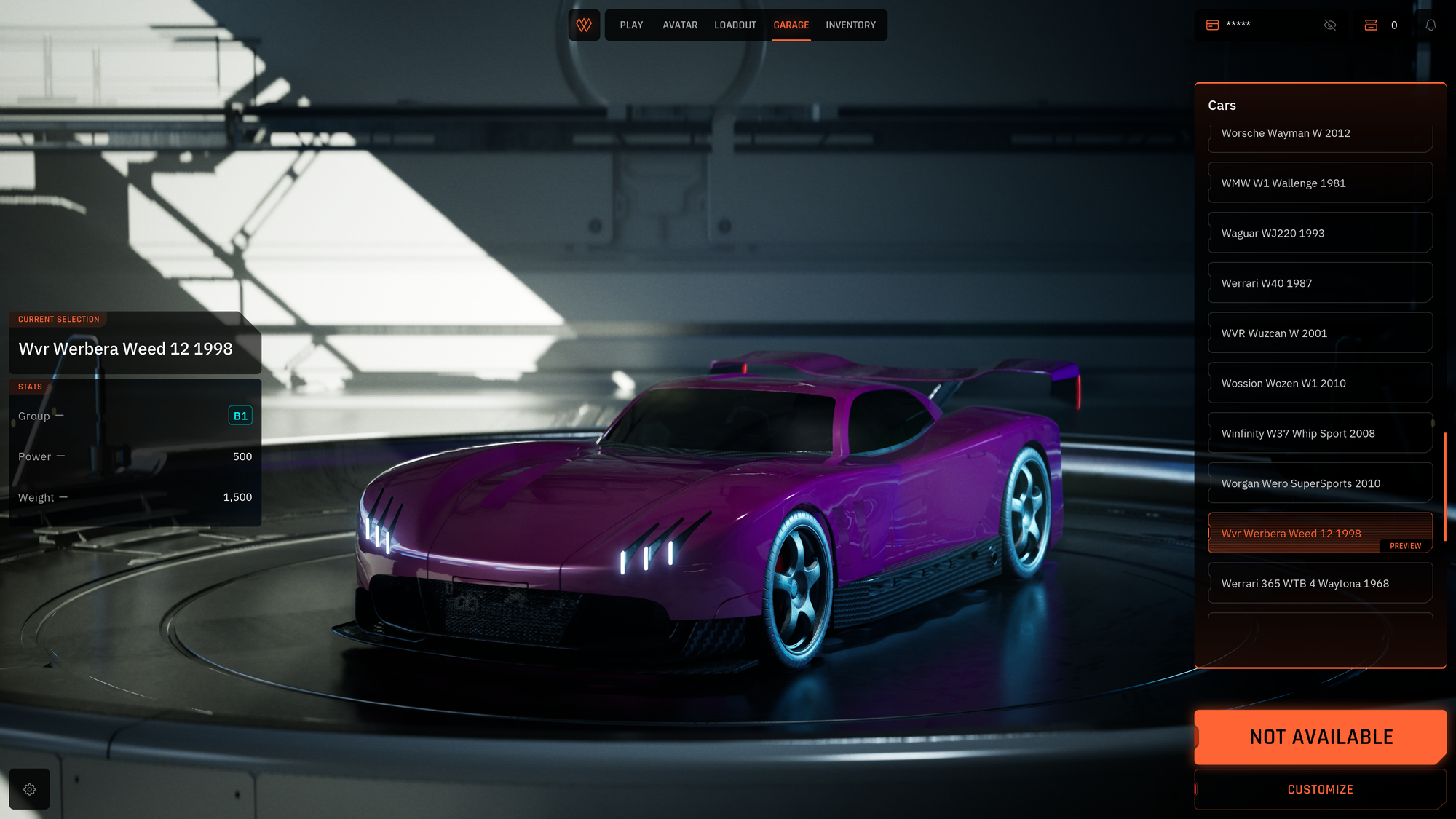
Task: Select Wossion Wozen W1 2010
Action: (x=1320, y=384)
